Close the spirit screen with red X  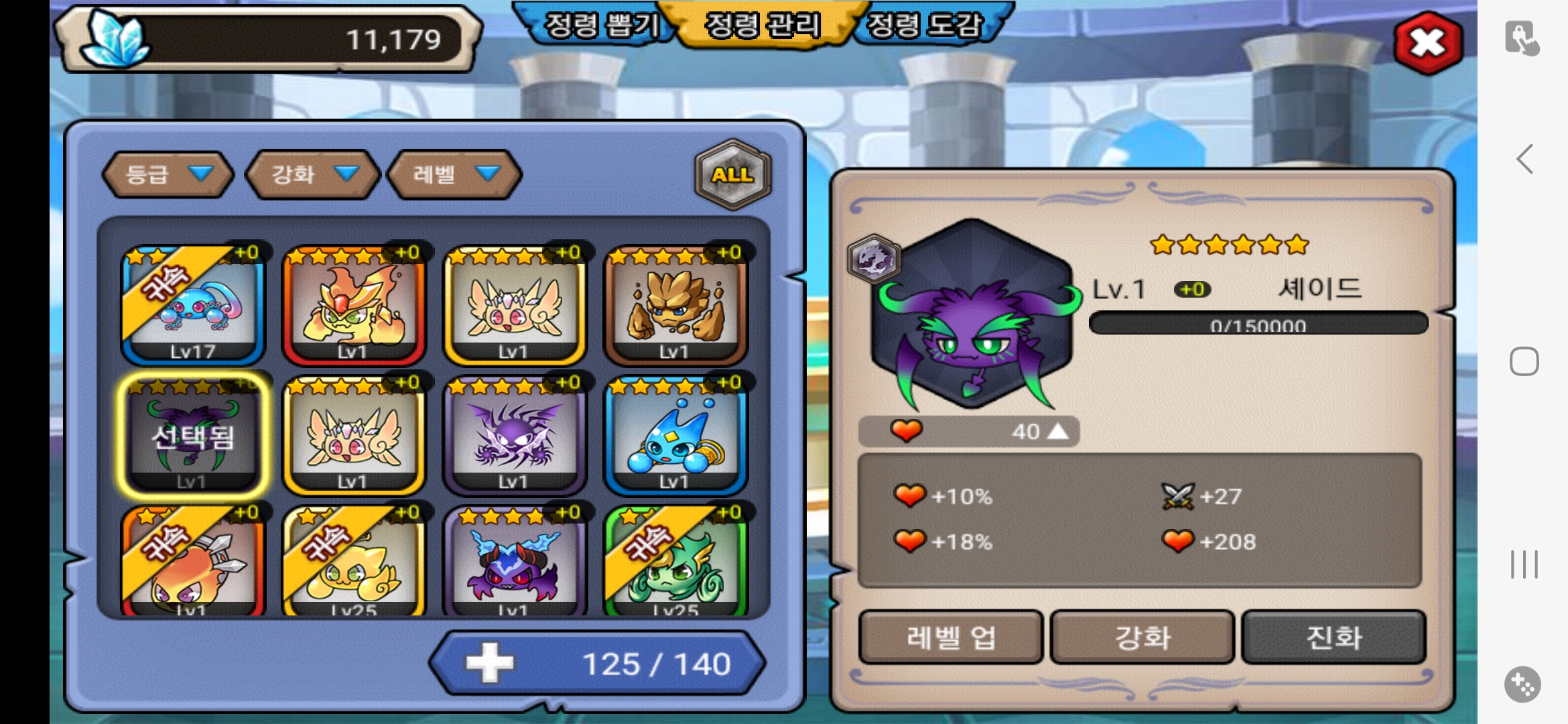[1427, 44]
